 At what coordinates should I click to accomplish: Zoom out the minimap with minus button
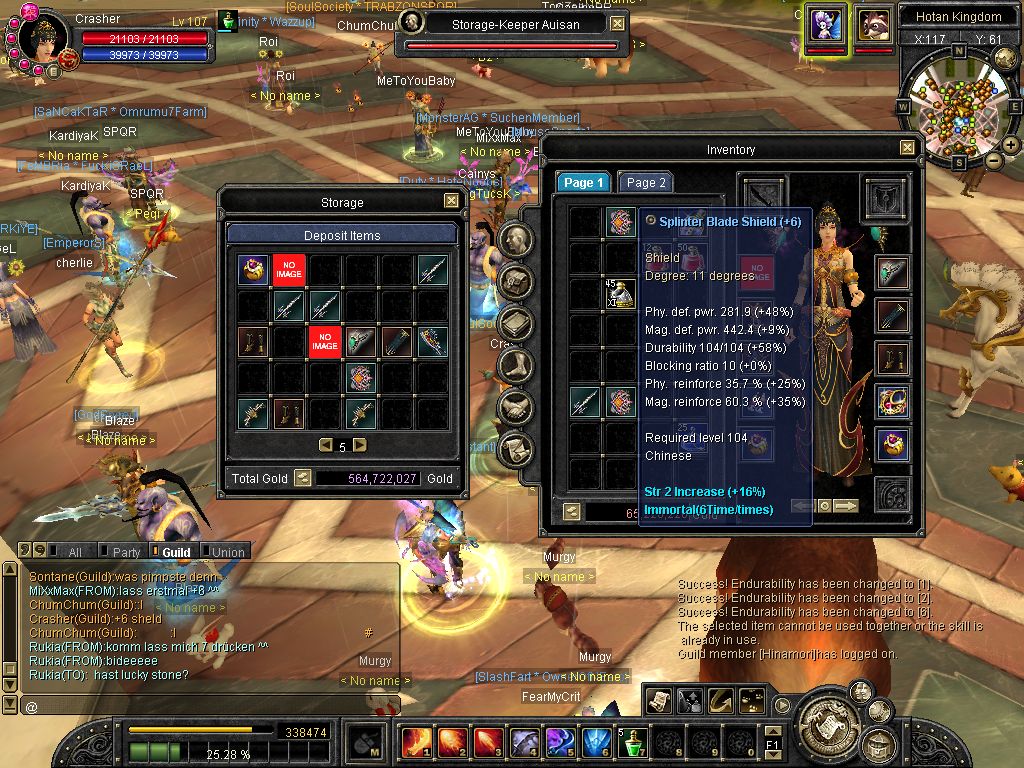click(994, 160)
